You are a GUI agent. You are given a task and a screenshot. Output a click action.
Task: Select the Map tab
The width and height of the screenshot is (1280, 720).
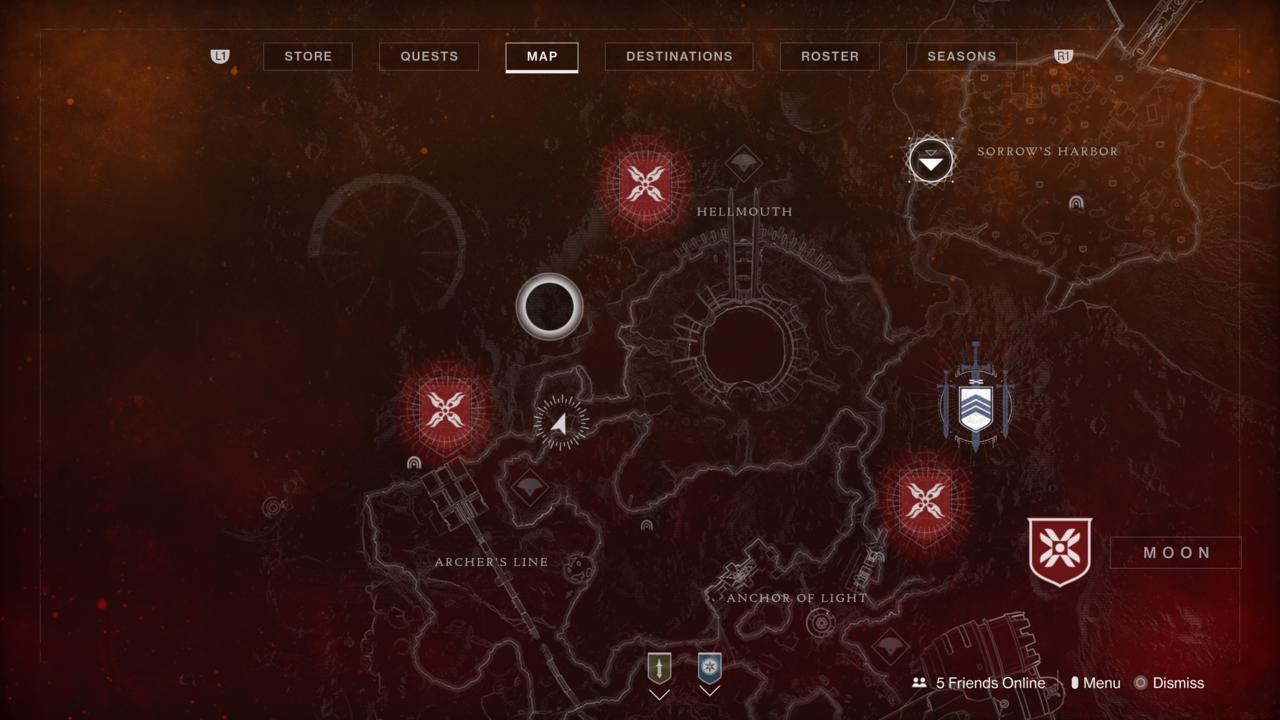pos(542,56)
